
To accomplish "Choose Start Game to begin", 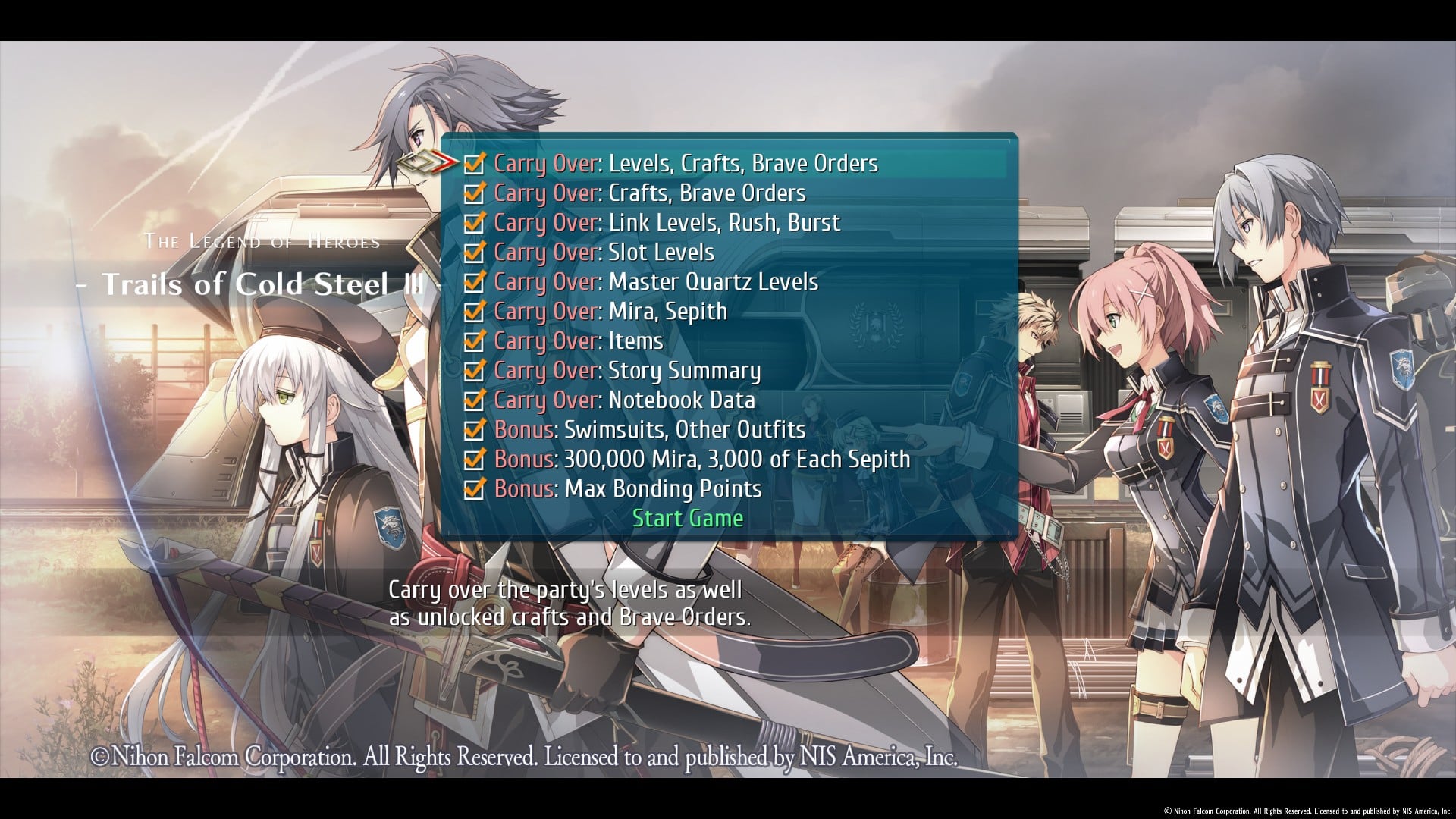I will (688, 519).
